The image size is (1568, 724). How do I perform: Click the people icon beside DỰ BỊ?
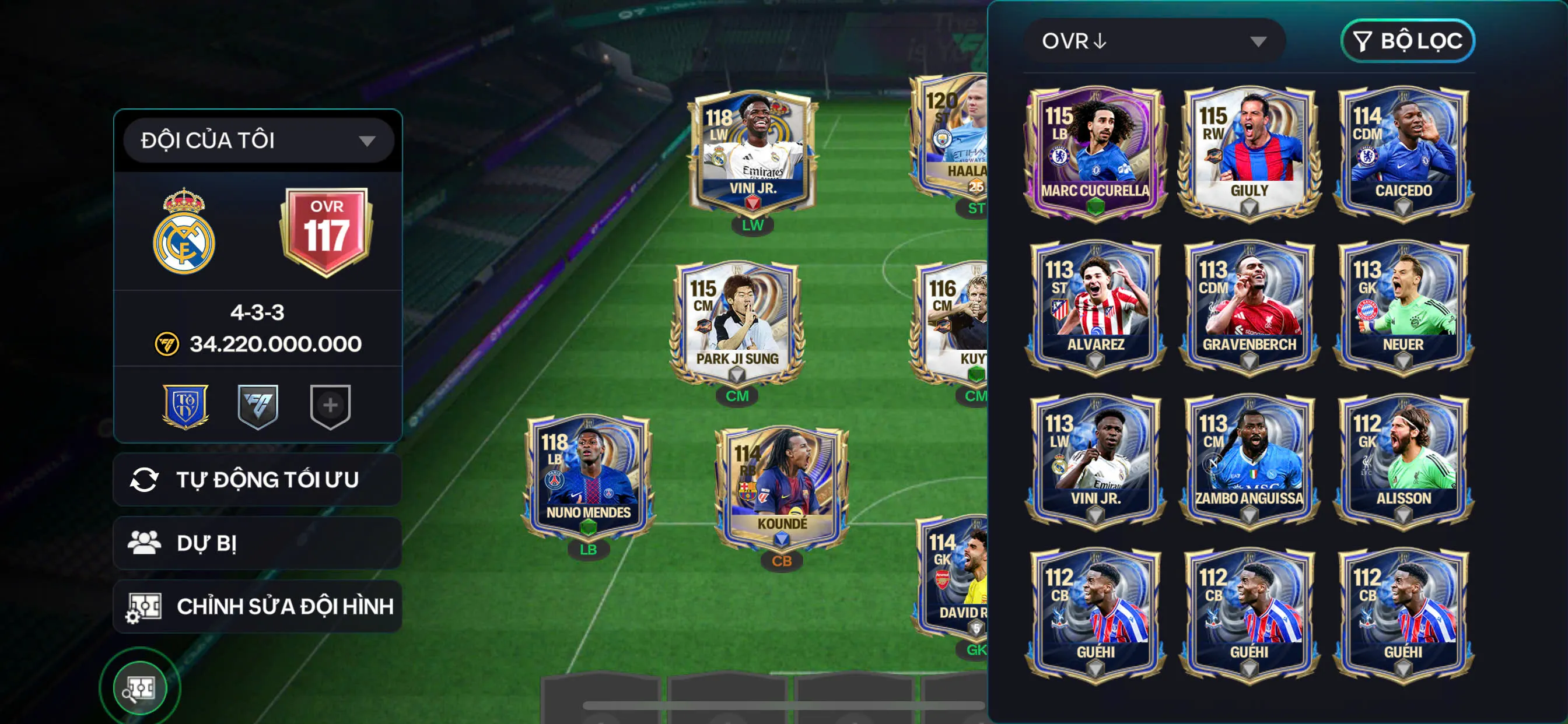pyautogui.click(x=146, y=542)
